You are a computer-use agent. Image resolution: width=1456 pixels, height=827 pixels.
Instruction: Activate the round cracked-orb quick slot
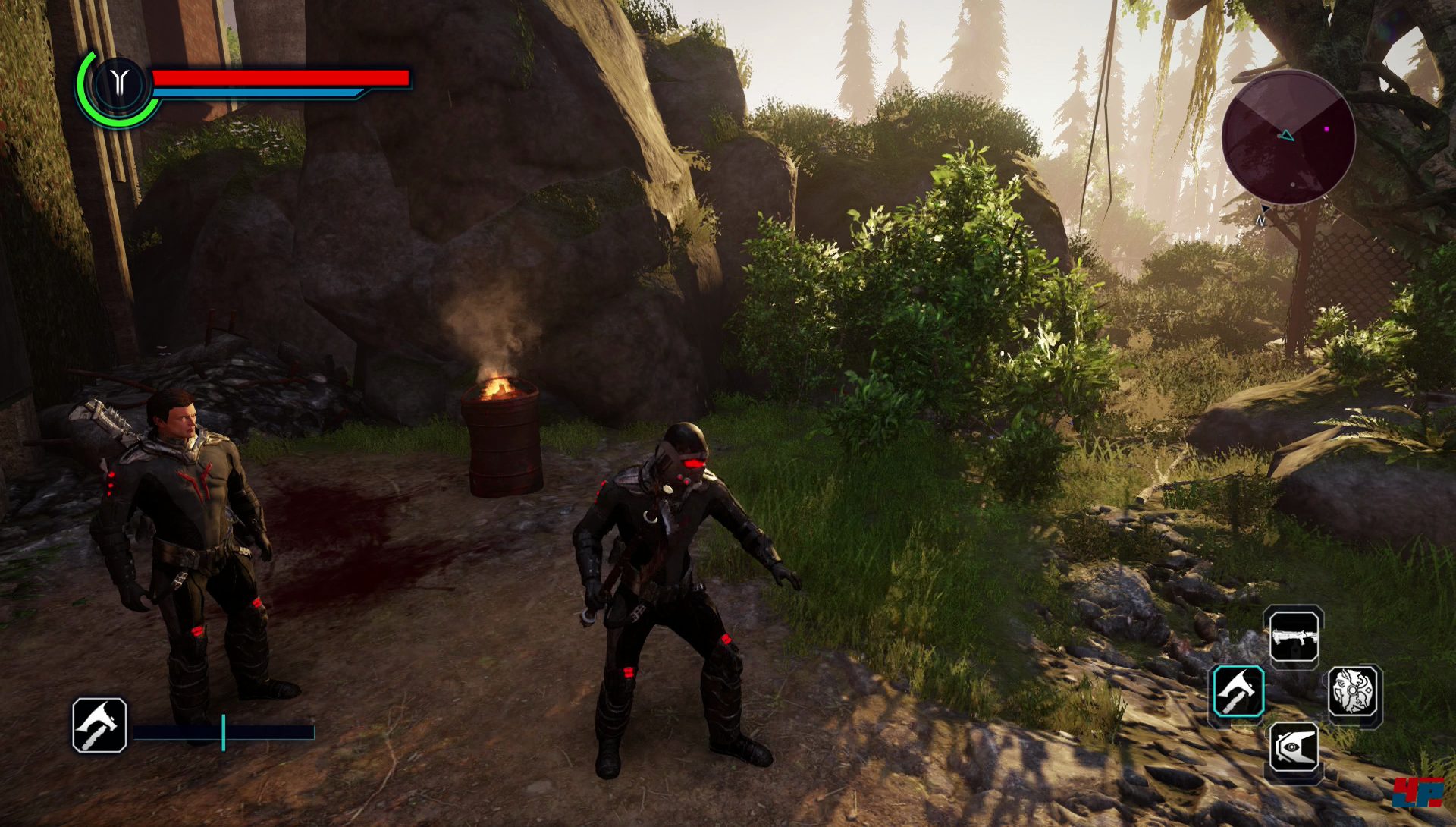[x=1353, y=691]
